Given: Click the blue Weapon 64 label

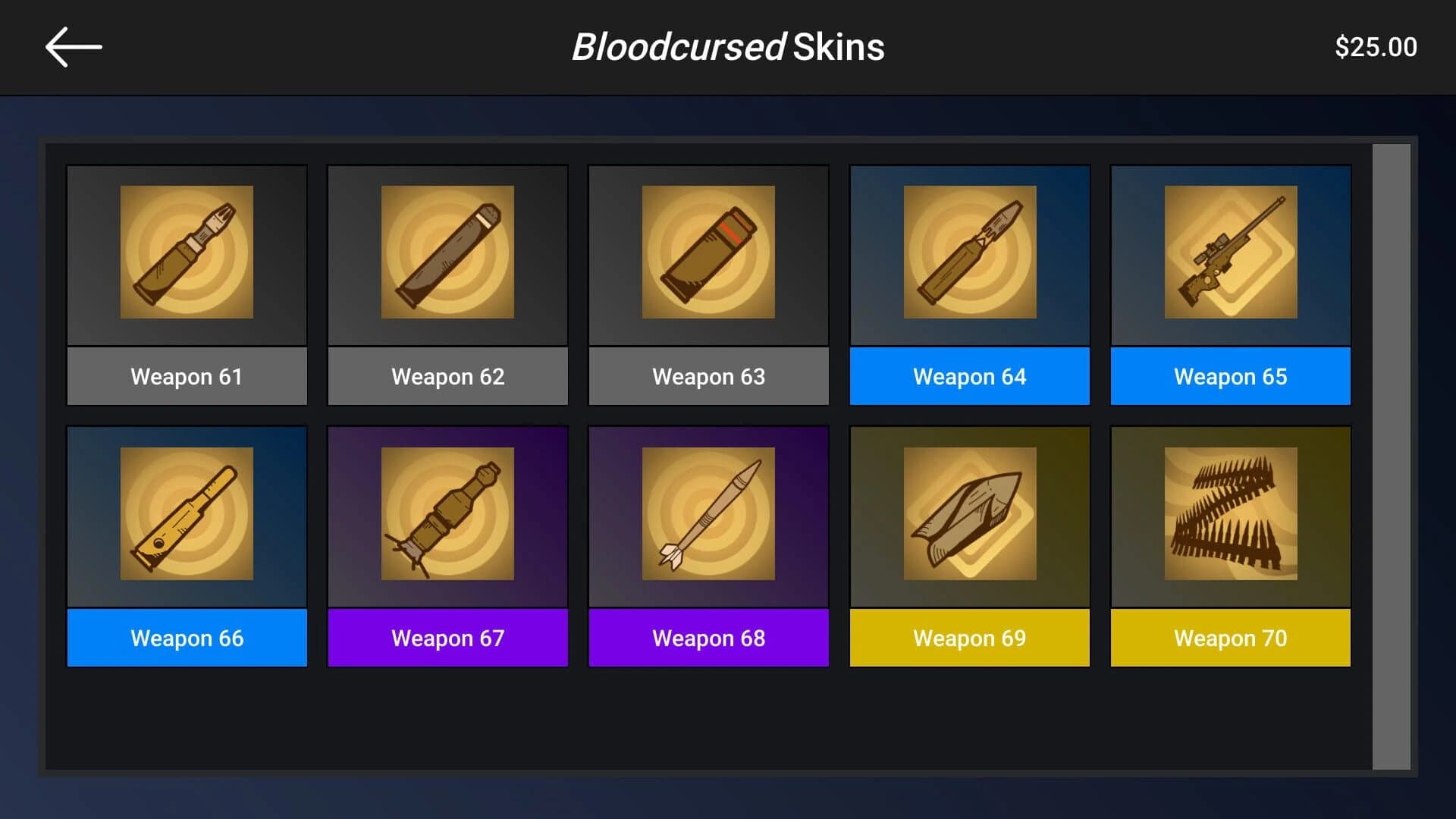Looking at the screenshot, I should coord(969,376).
